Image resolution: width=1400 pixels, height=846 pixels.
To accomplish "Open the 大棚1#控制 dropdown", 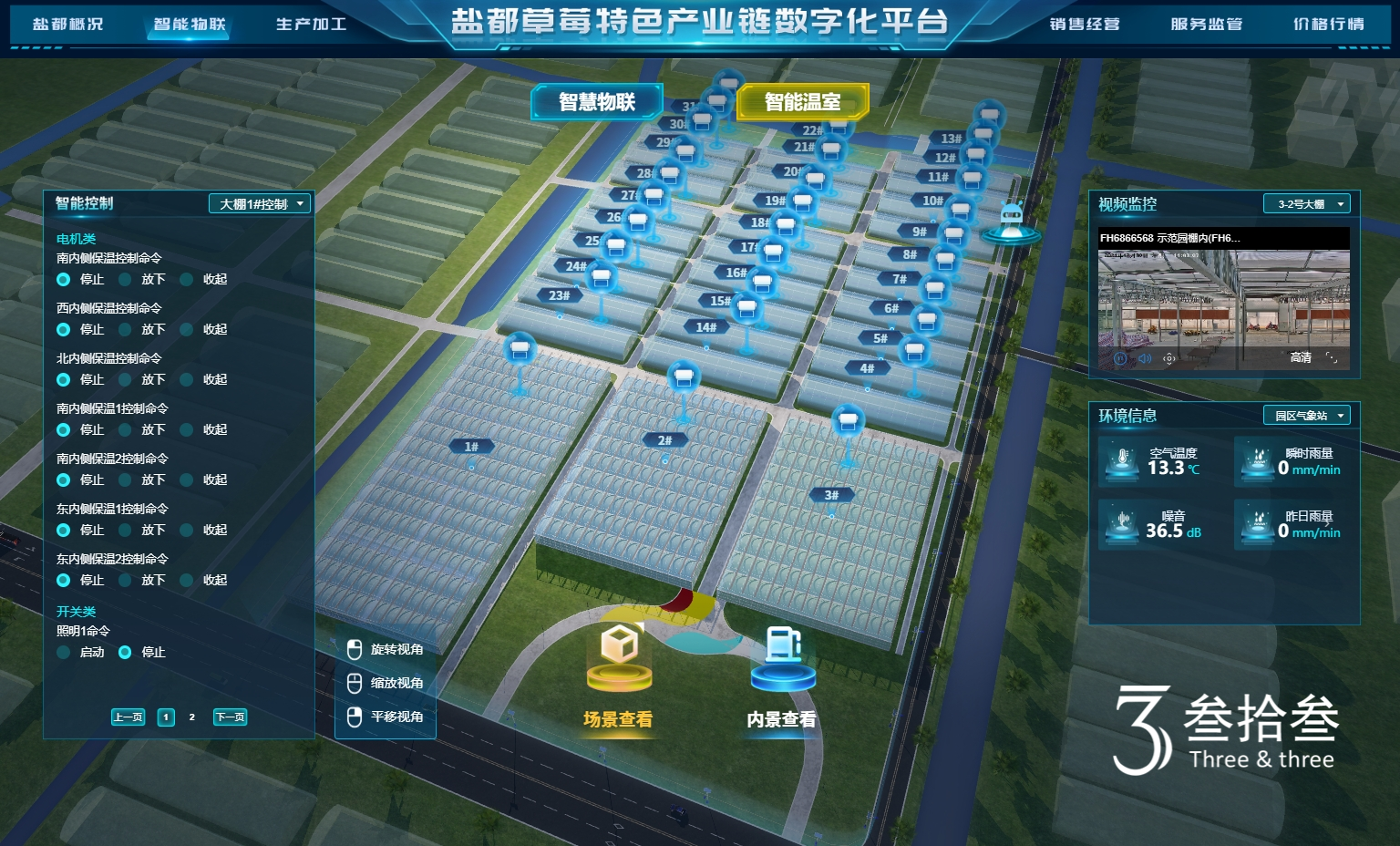I will [258, 203].
